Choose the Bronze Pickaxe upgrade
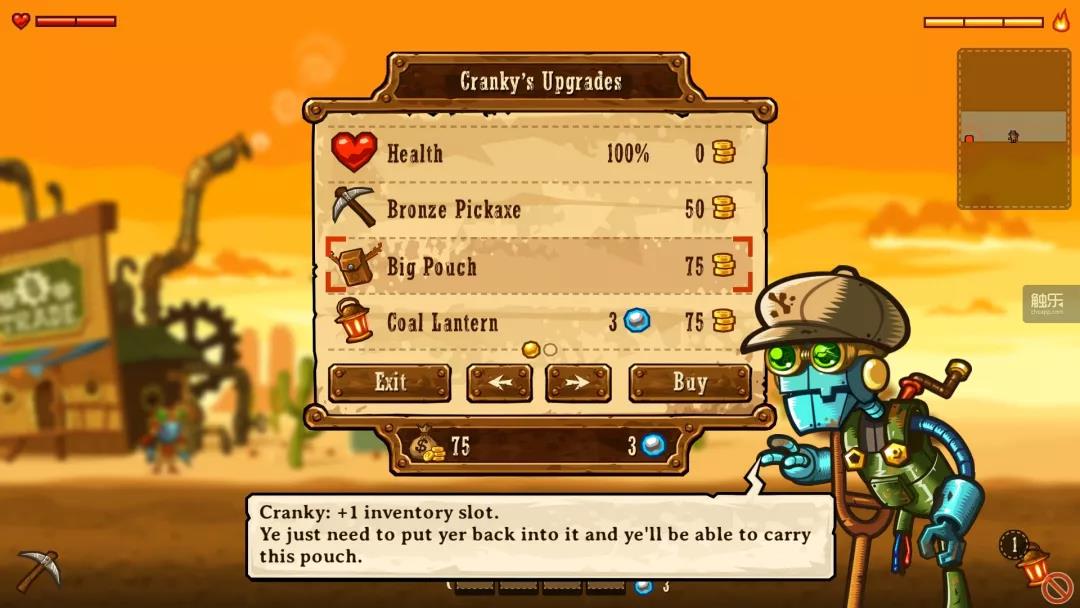Screen dimensions: 1080x608 [x=538, y=210]
